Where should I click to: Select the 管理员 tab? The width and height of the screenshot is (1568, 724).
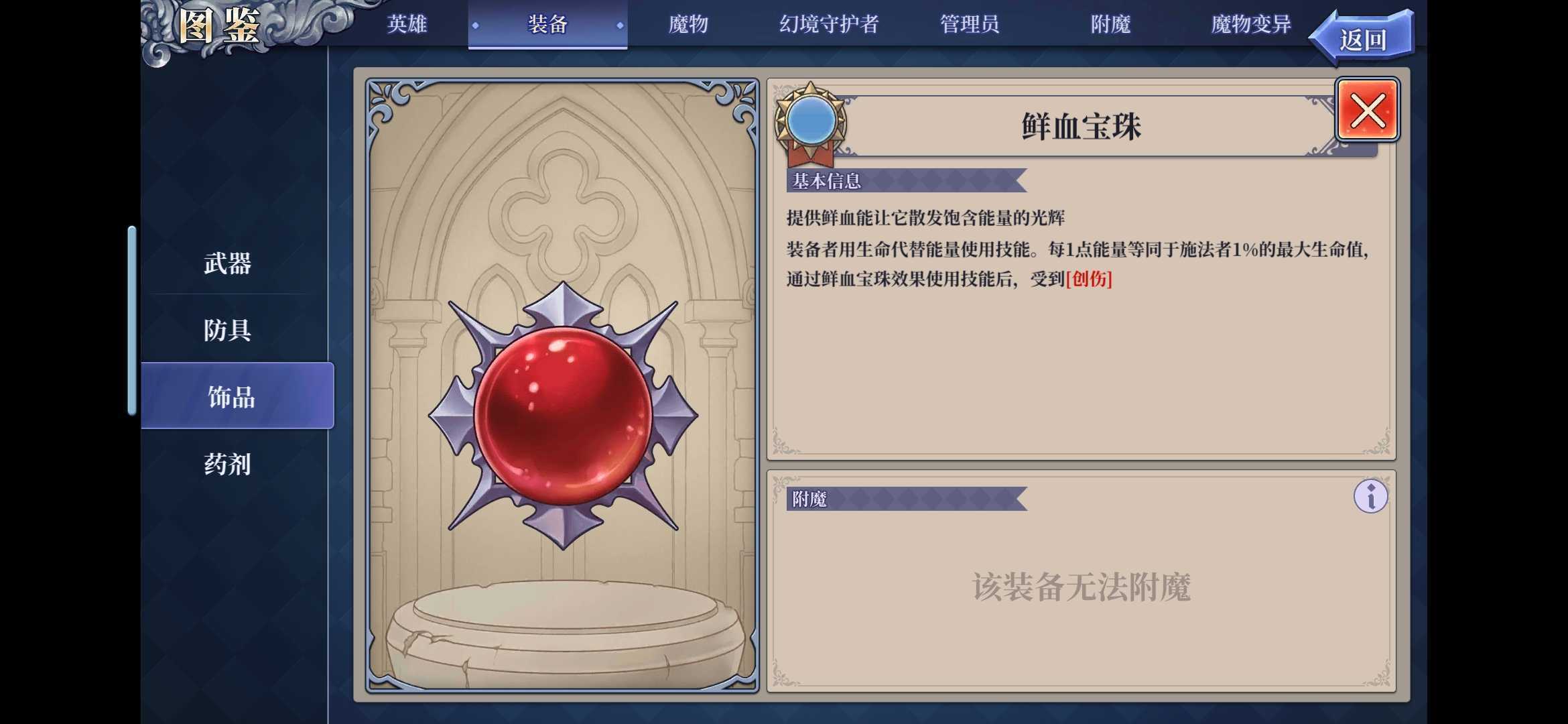tap(970, 24)
